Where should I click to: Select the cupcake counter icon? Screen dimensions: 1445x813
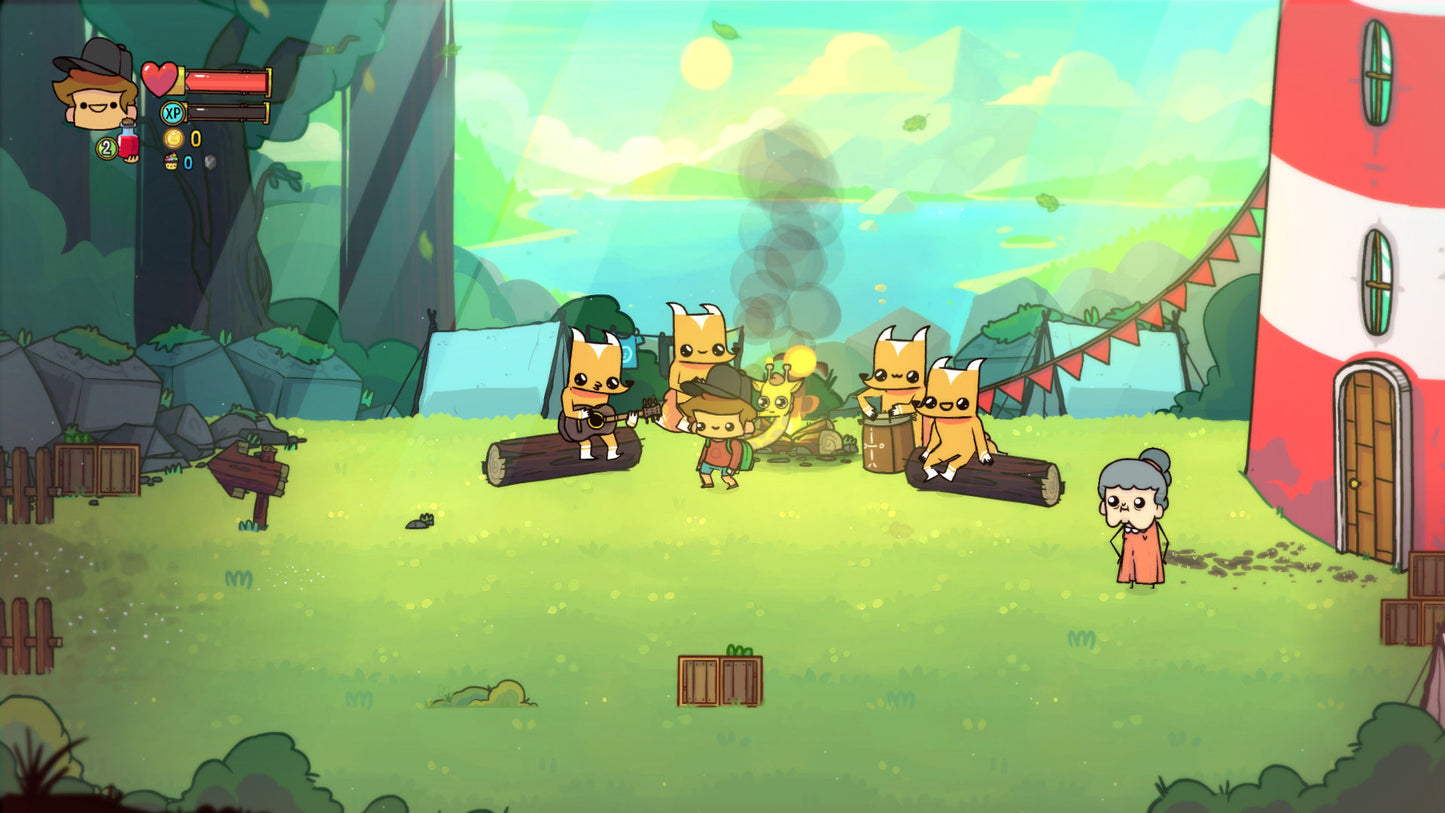coord(172,161)
